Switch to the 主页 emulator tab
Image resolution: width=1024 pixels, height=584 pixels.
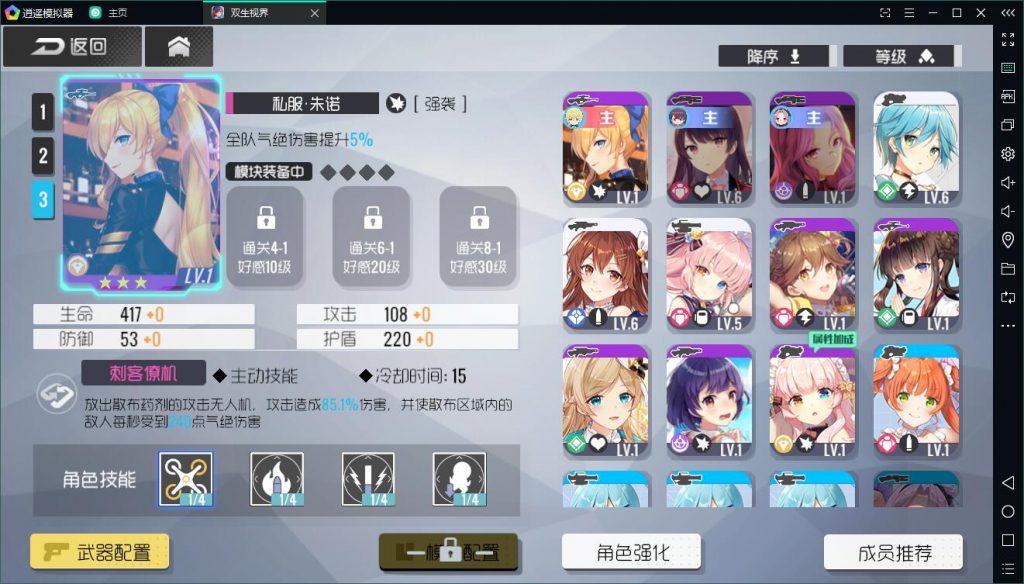coord(110,13)
